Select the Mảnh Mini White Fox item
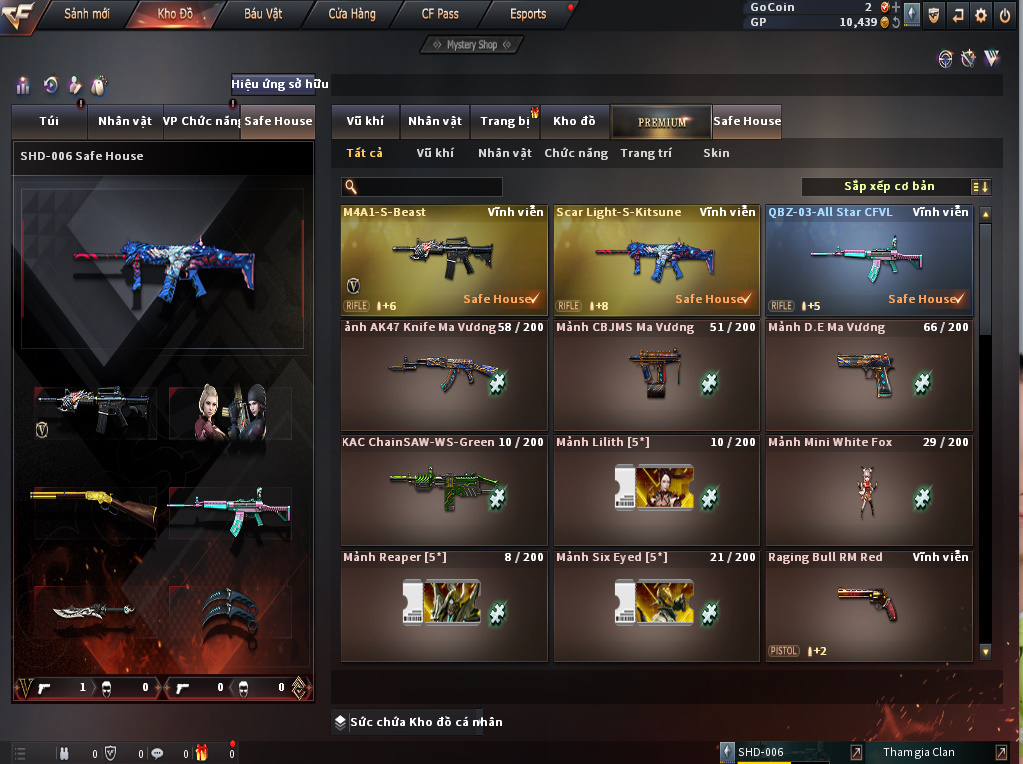 coord(869,490)
